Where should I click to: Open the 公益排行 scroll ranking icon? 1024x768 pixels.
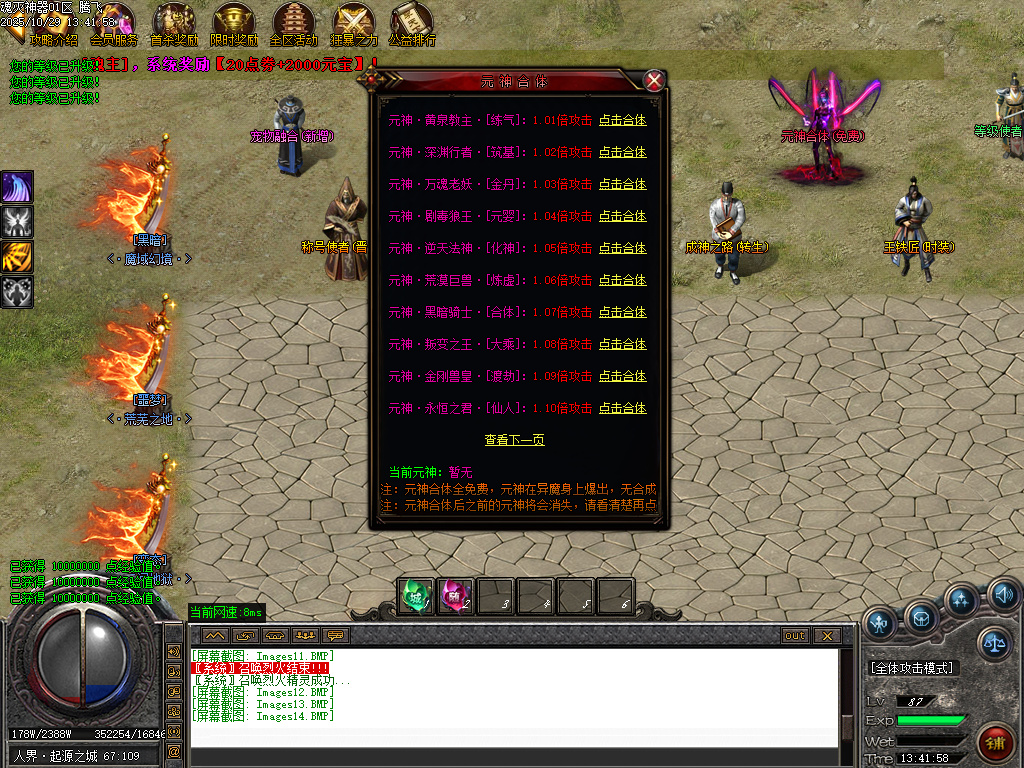point(412,22)
